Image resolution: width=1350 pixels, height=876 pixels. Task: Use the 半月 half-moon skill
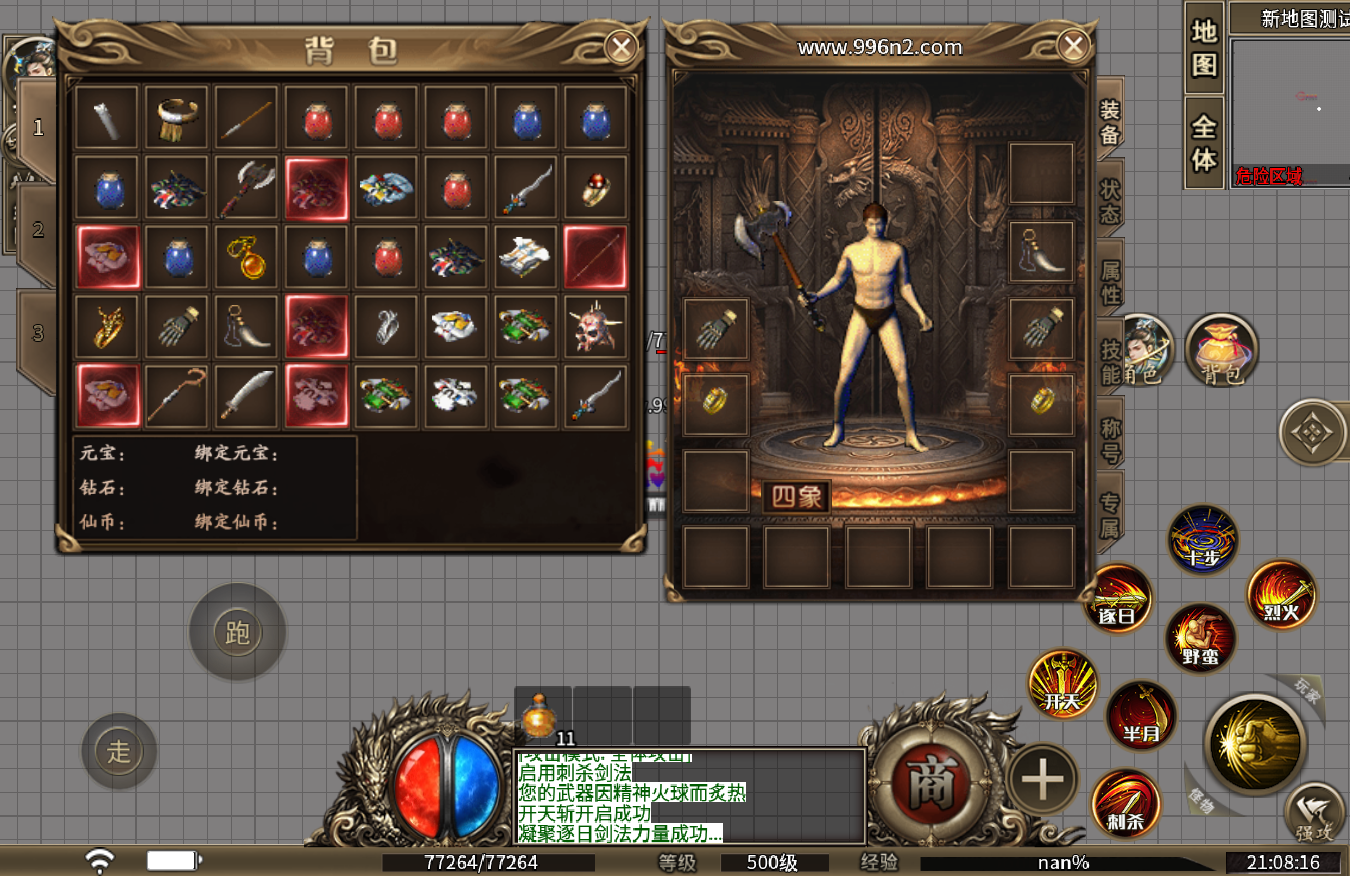click(x=1142, y=715)
